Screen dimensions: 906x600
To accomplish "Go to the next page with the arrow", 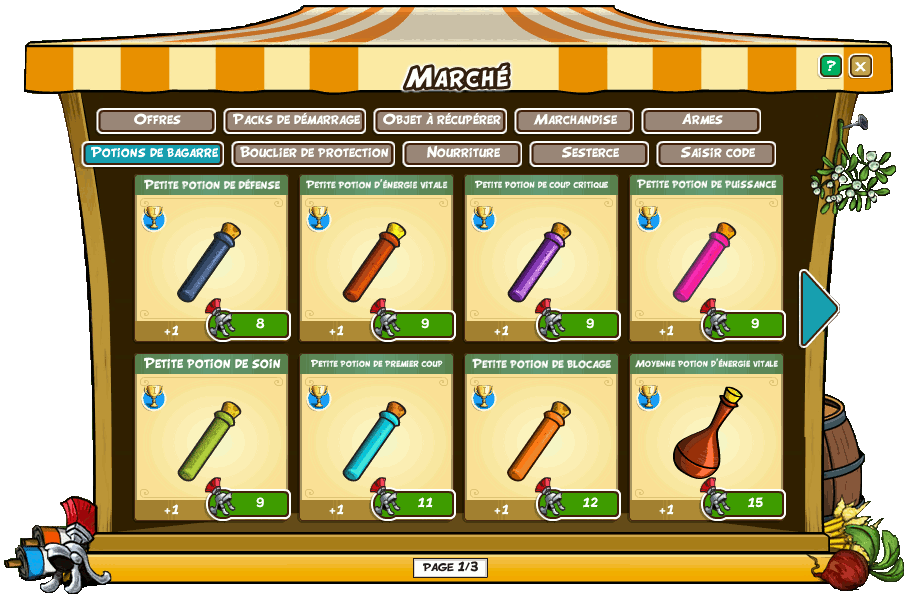I will click(818, 308).
